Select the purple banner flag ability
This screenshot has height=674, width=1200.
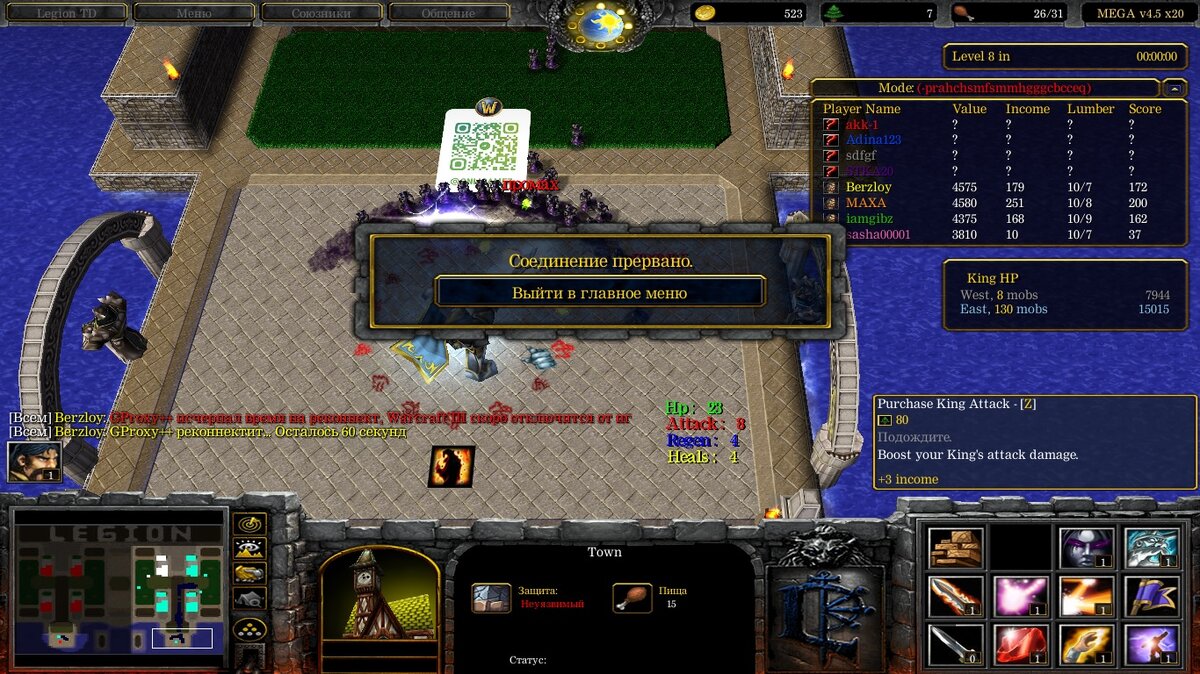1151,597
